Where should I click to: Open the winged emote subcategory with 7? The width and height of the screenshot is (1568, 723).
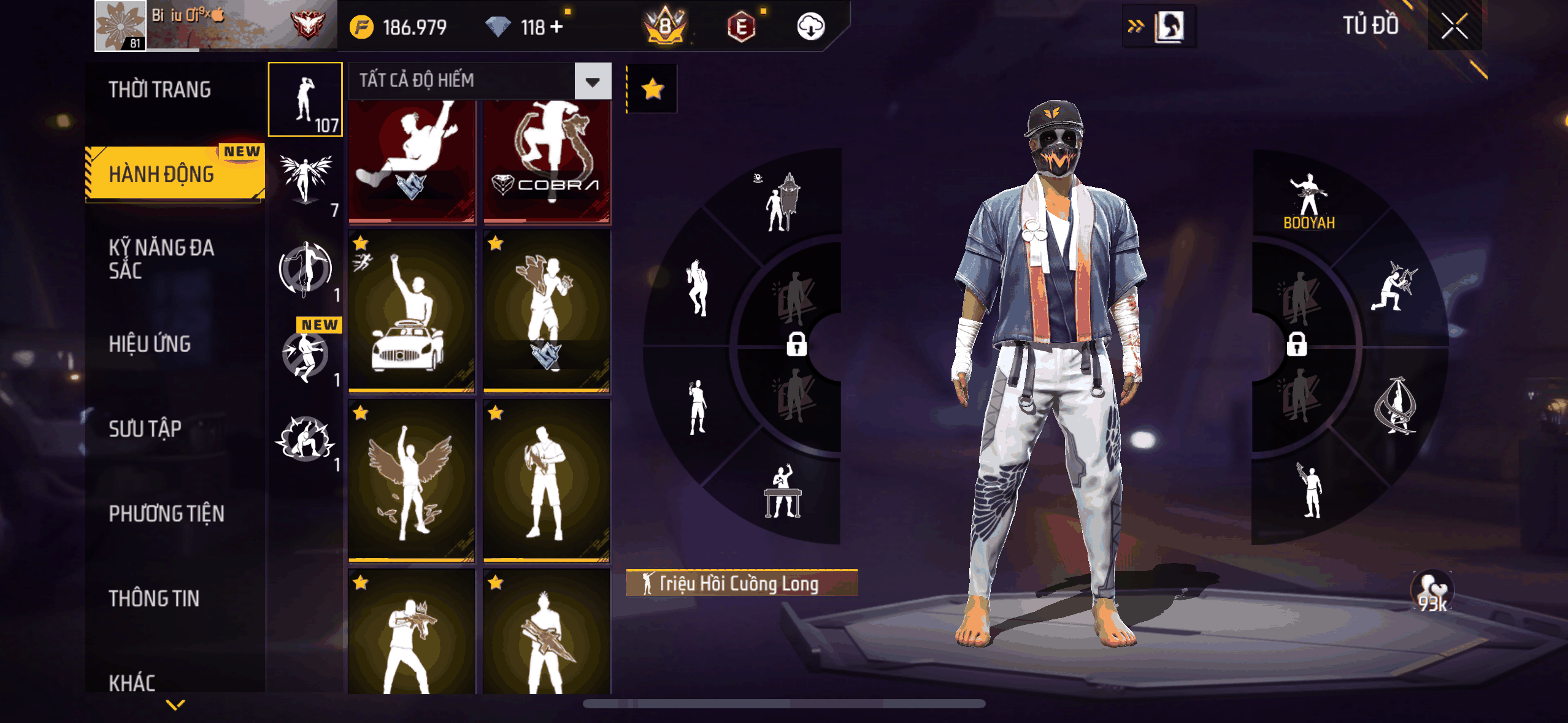tap(306, 183)
